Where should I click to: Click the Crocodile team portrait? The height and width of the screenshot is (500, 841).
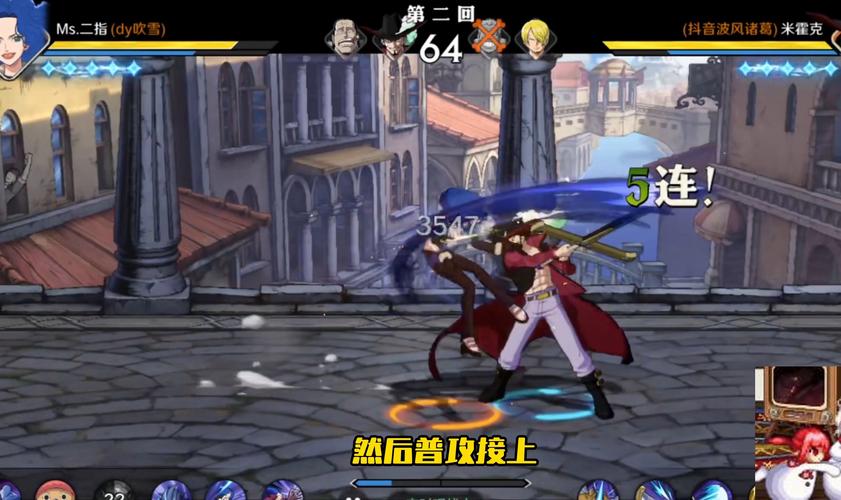pos(344,39)
